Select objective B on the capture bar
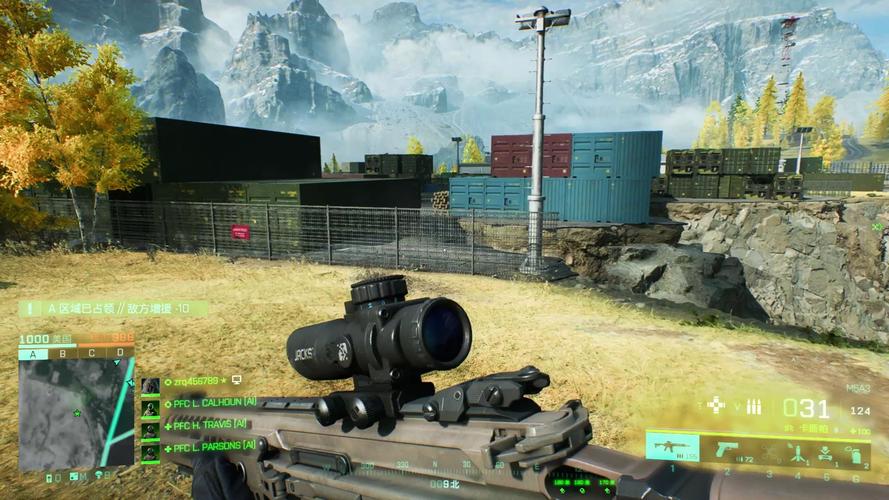Viewport: 889px width, 500px height. point(63,353)
